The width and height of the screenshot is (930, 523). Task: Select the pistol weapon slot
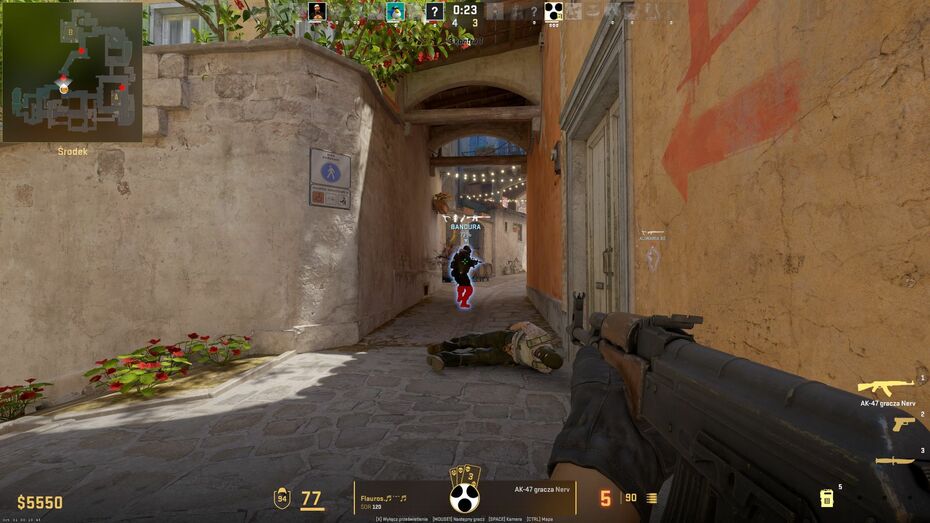point(903,424)
